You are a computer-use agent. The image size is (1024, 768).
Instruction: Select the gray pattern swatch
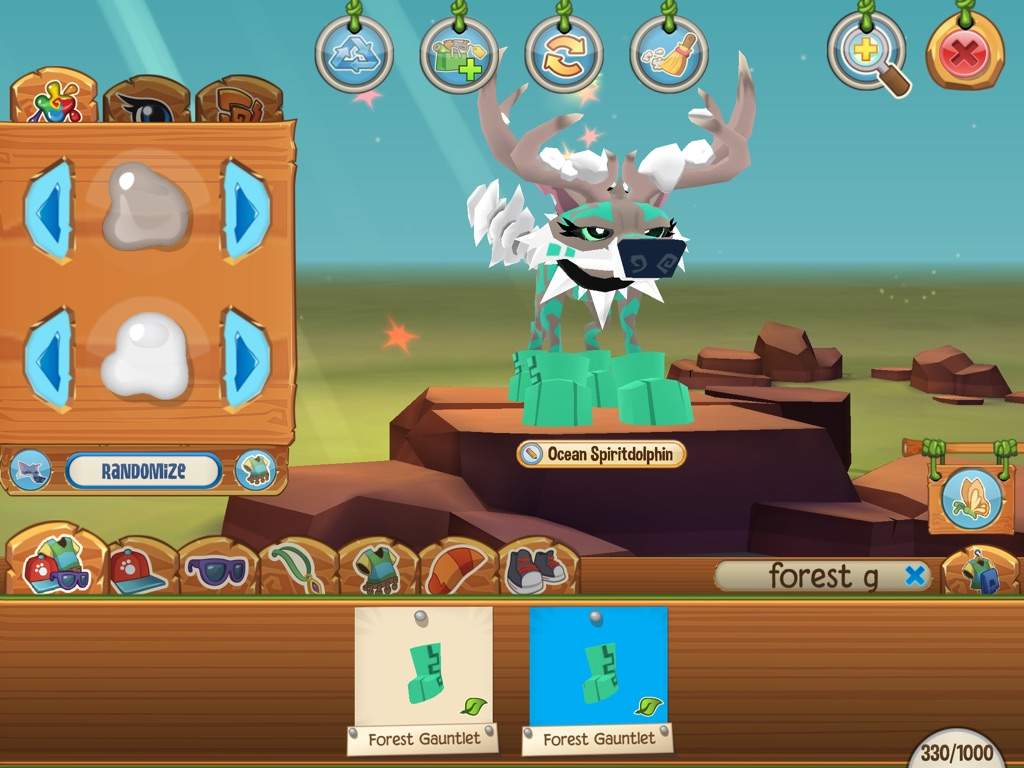point(146,207)
